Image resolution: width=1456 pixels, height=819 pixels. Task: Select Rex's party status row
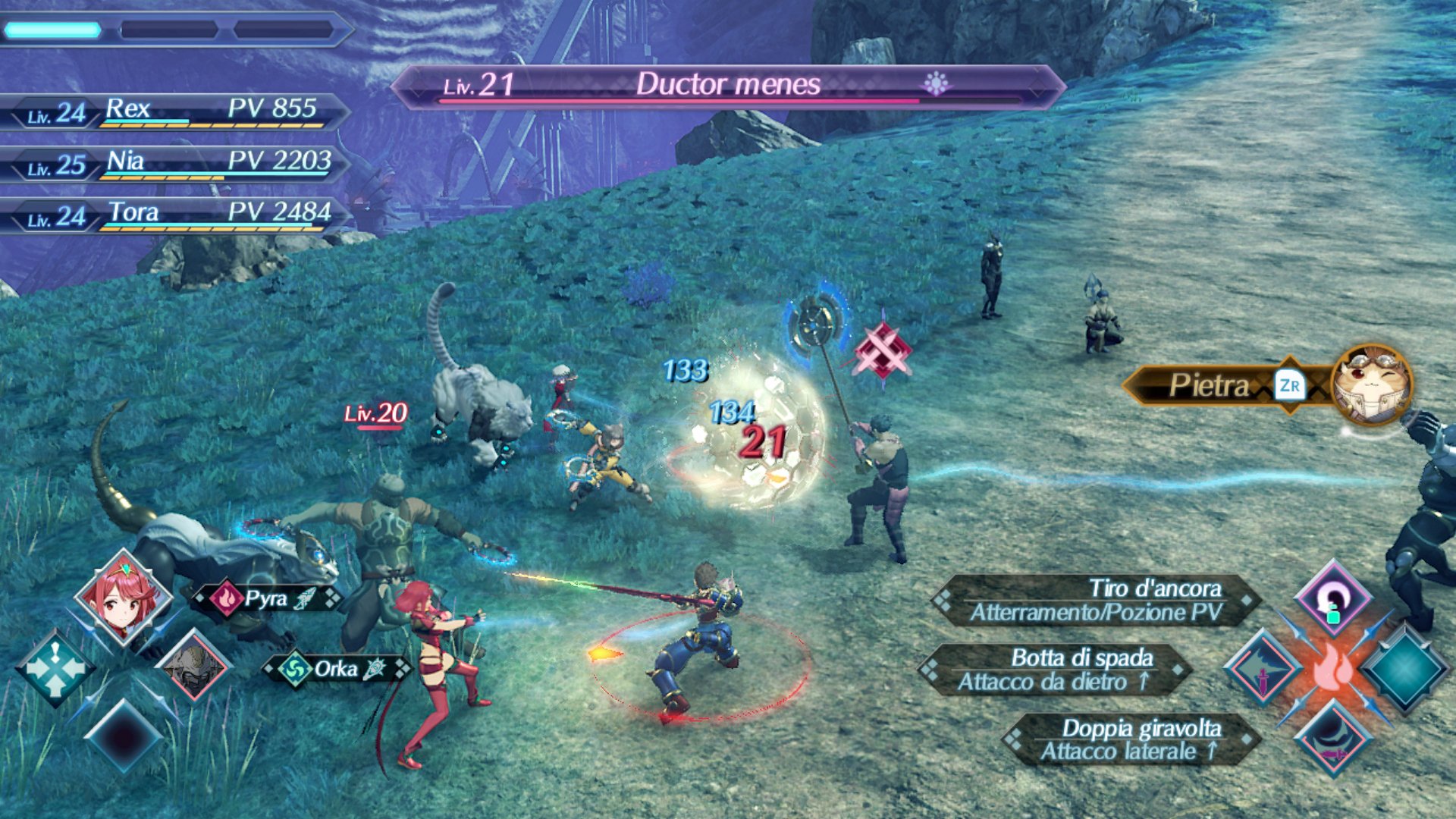tap(174, 111)
